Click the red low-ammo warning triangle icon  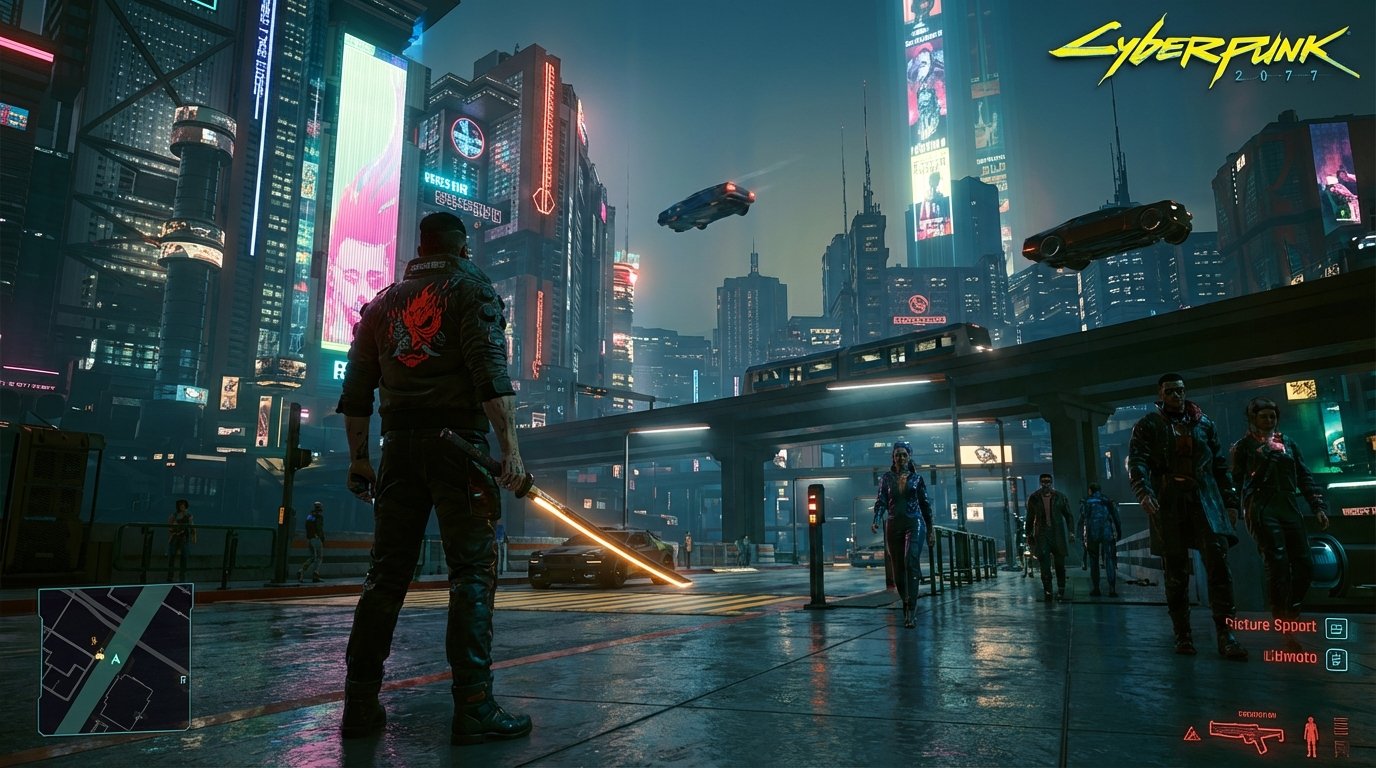pyautogui.click(x=1192, y=733)
